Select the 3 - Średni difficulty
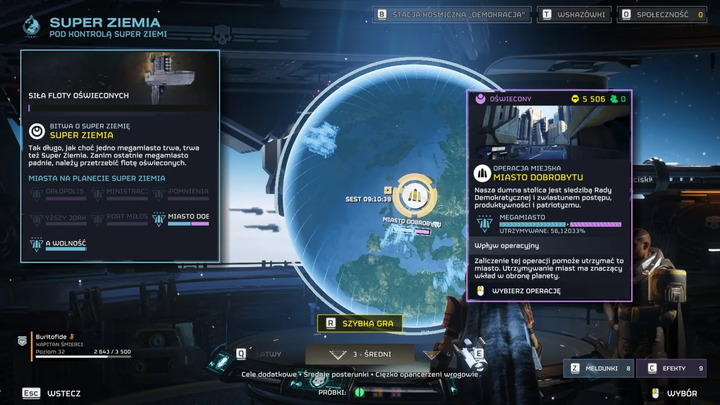This screenshot has width=720, height=405. click(360, 354)
